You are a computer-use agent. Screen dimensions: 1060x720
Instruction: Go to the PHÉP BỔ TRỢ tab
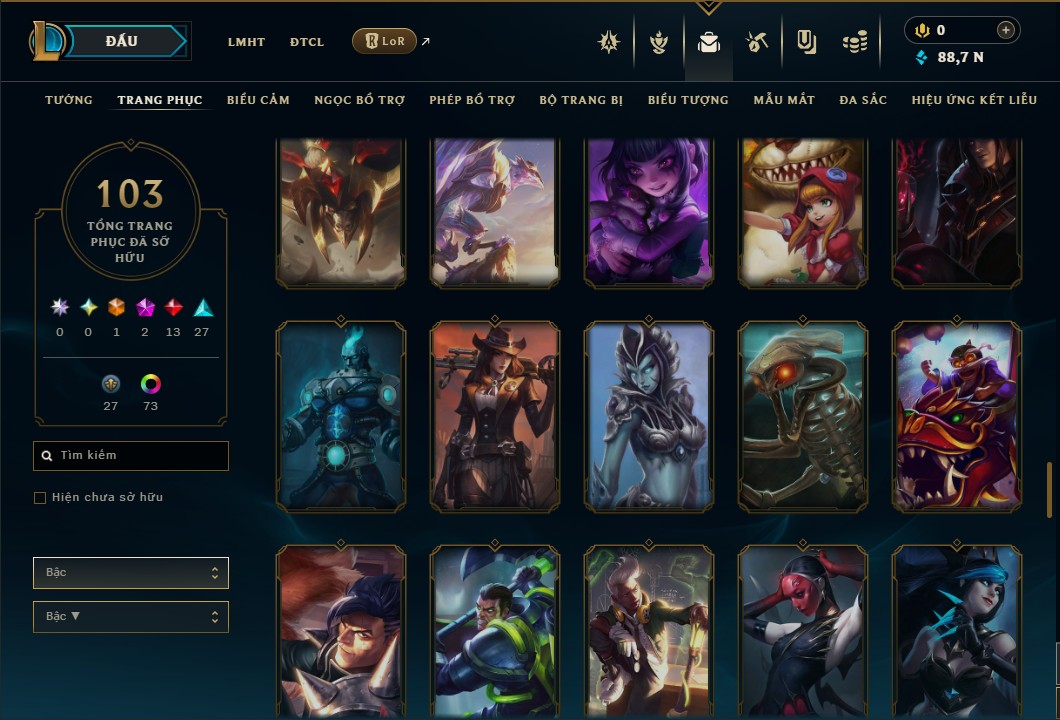pyautogui.click(x=472, y=100)
